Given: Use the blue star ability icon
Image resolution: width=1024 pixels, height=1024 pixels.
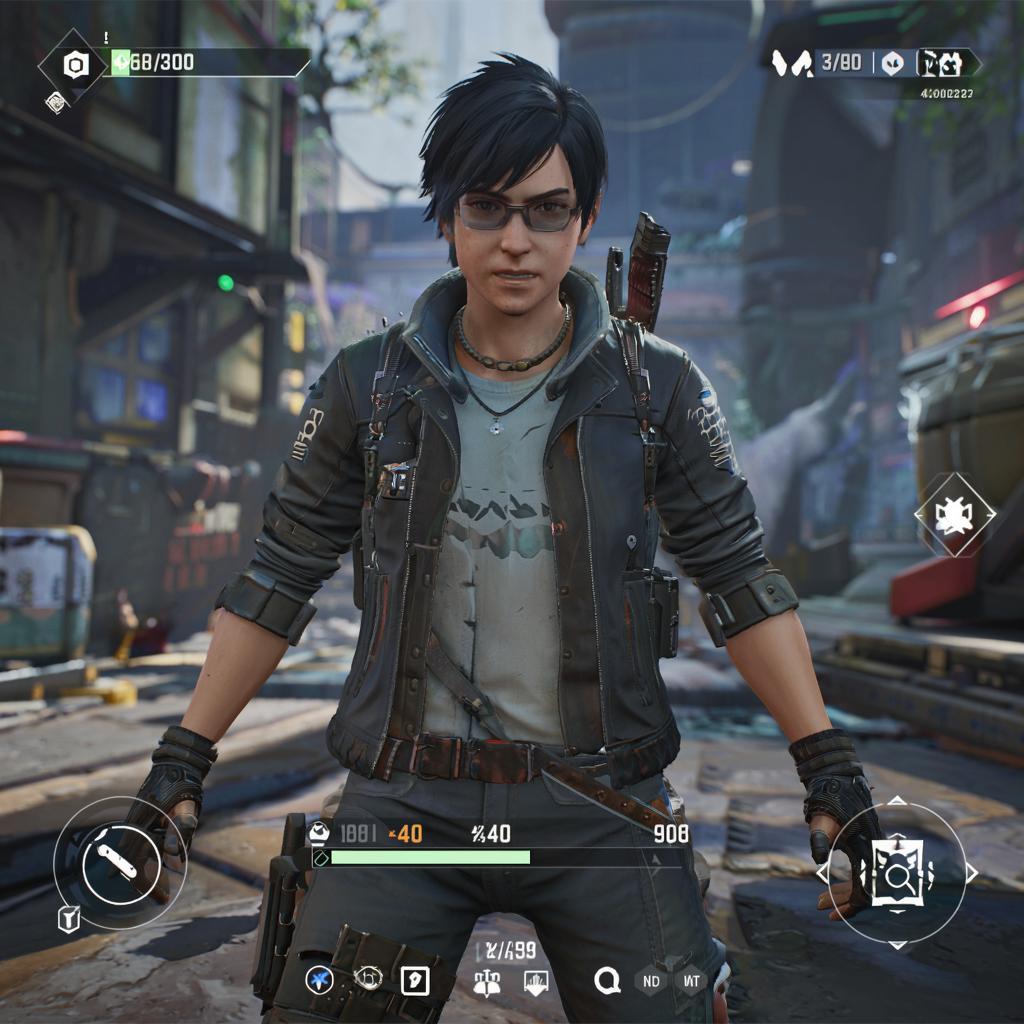Looking at the screenshot, I should click(320, 980).
